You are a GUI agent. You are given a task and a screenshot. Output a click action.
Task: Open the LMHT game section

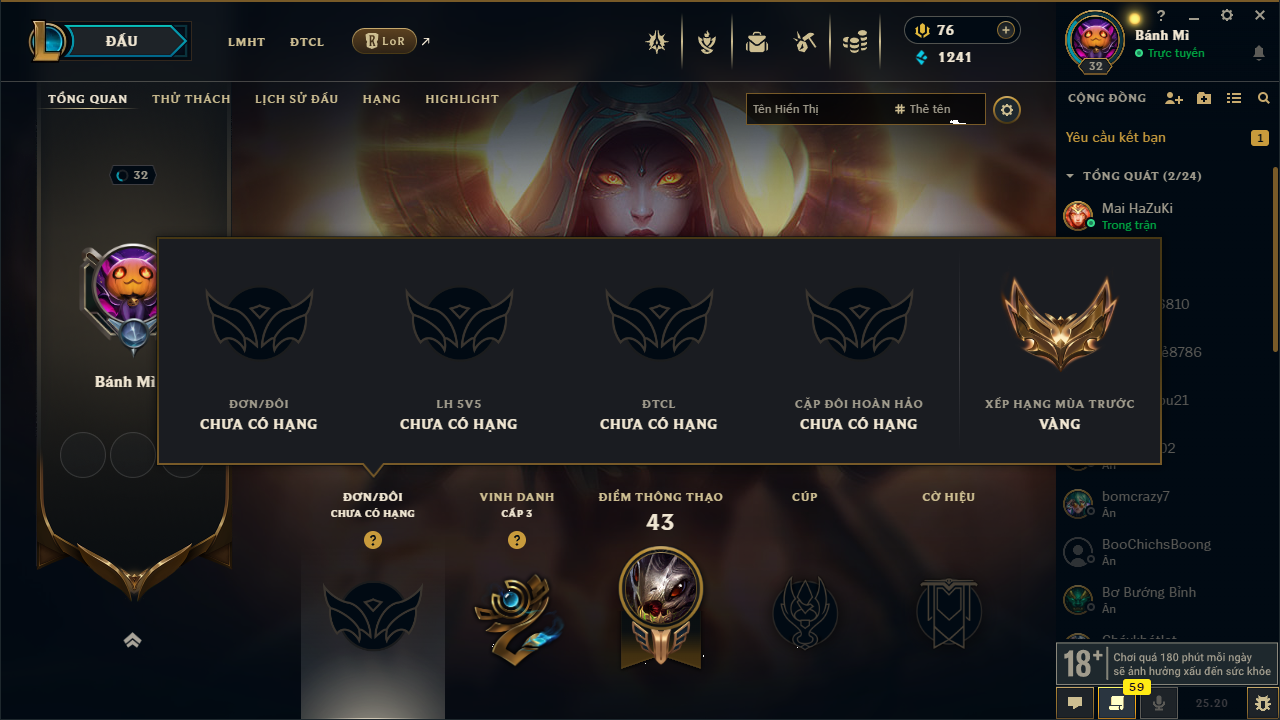click(x=246, y=42)
